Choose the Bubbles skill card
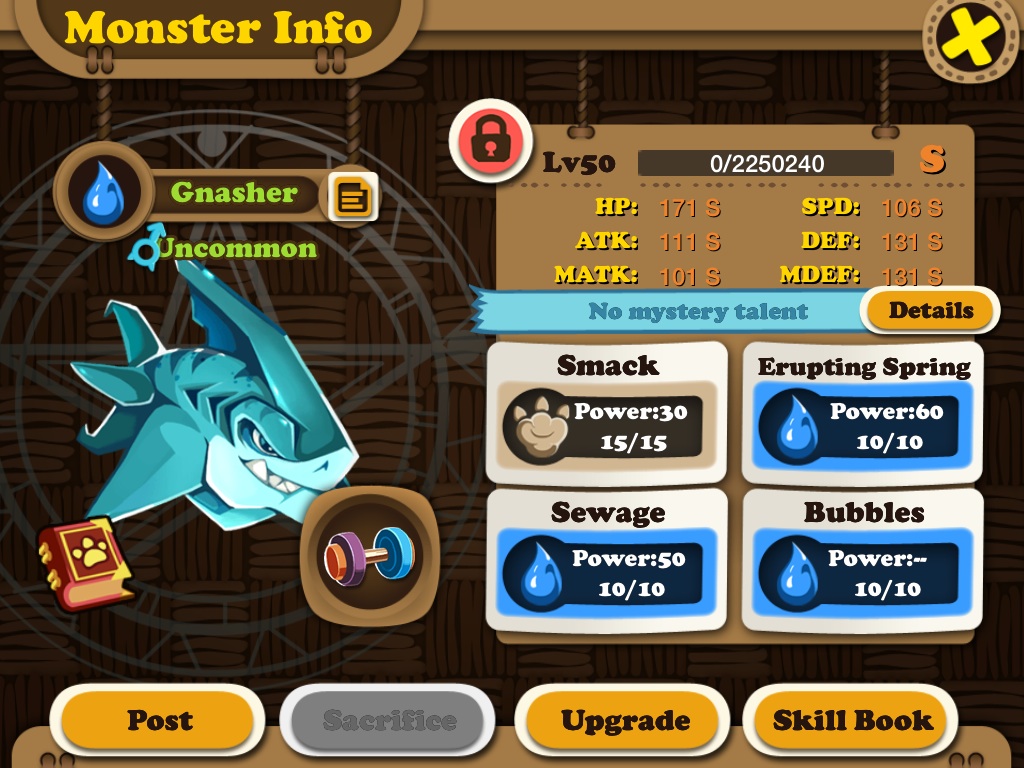Viewport: 1024px width, 768px height. pos(863,559)
